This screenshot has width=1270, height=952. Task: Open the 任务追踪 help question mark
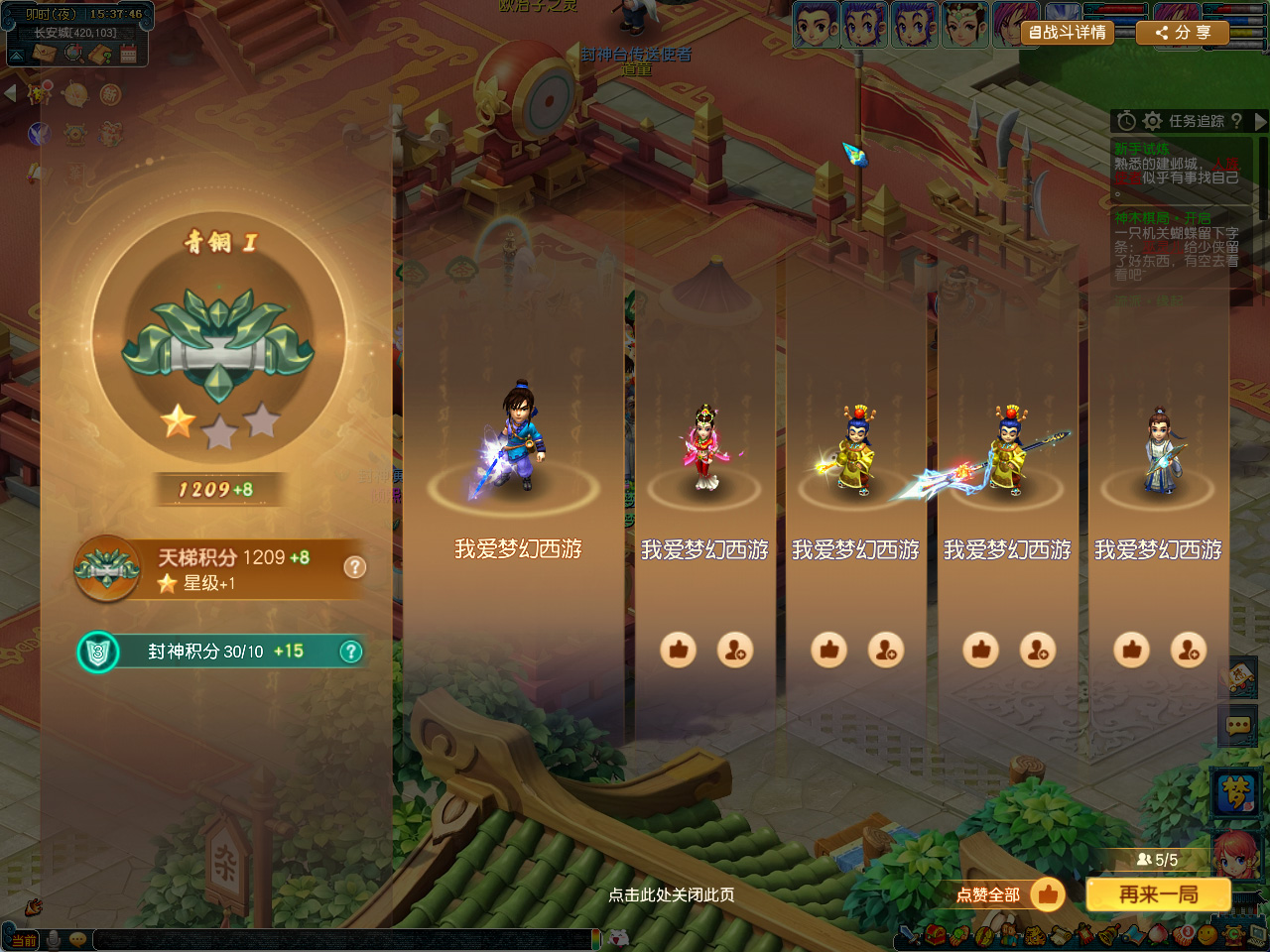(x=1236, y=121)
